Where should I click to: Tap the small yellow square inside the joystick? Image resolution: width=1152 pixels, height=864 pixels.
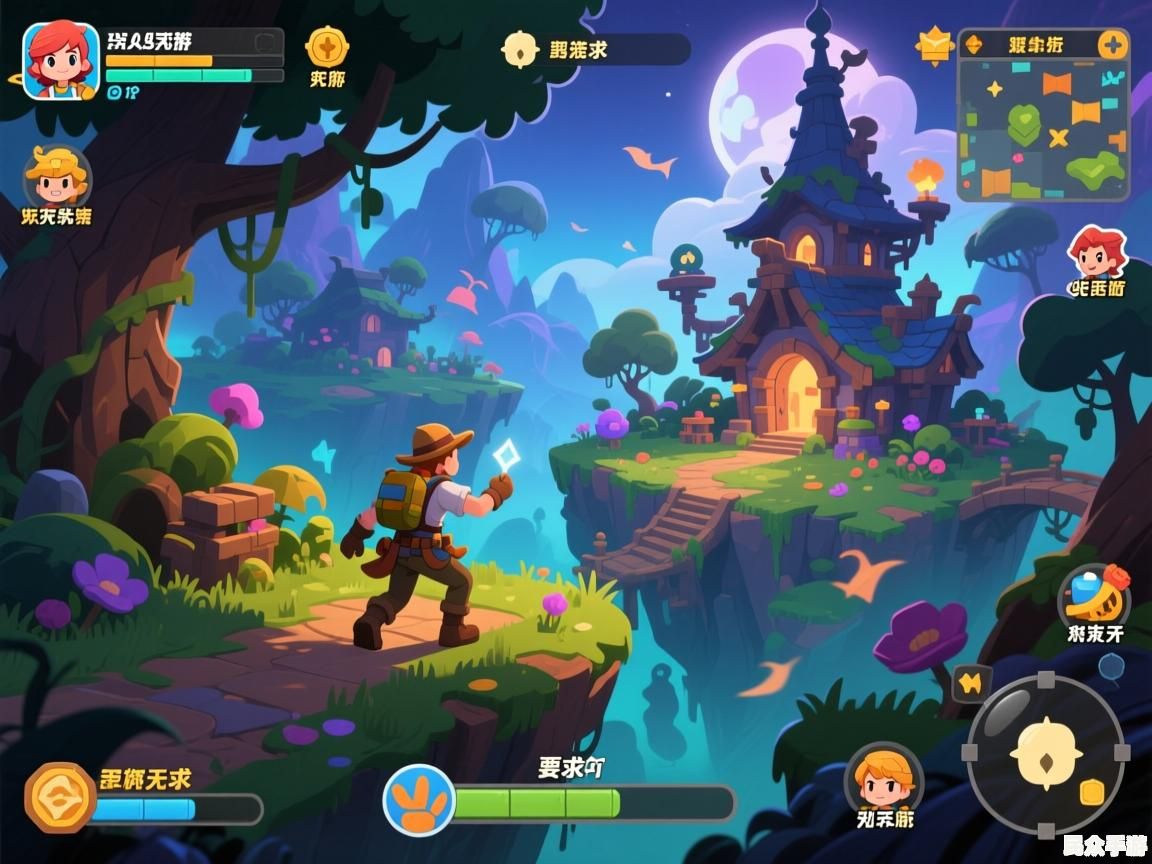click(x=1092, y=793)
